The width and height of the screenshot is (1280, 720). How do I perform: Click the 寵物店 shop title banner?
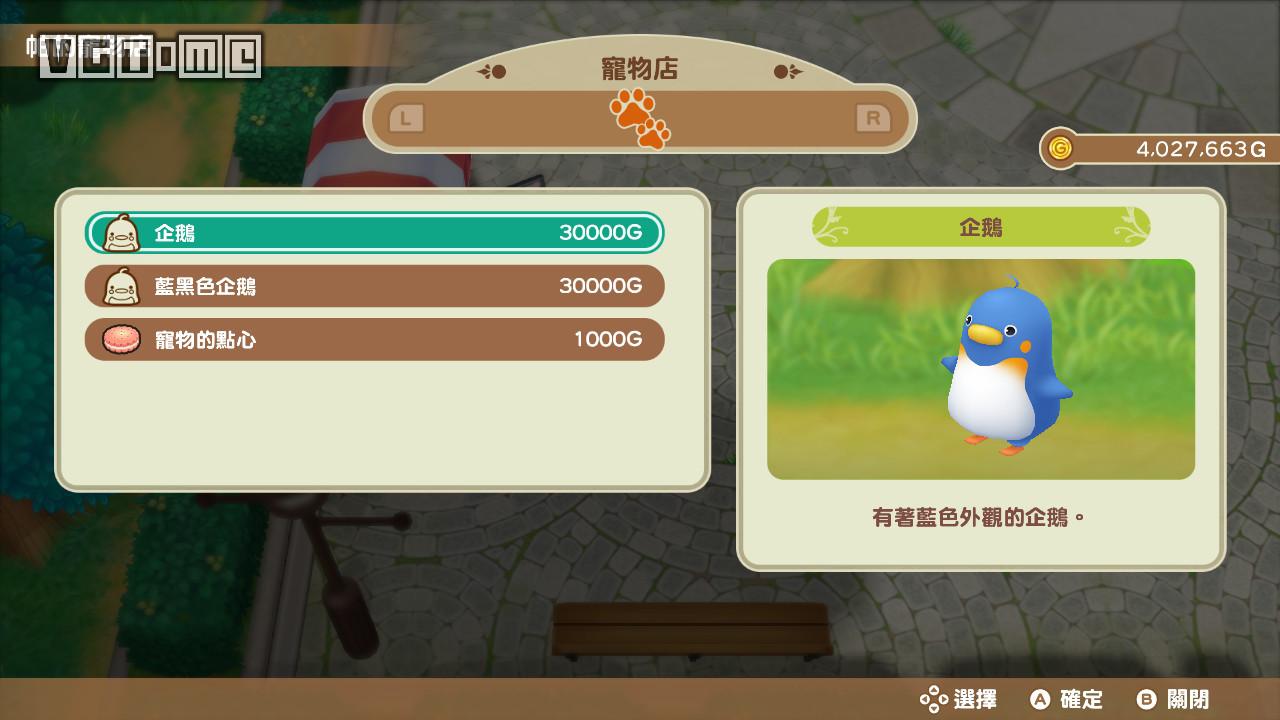point(640,69)
